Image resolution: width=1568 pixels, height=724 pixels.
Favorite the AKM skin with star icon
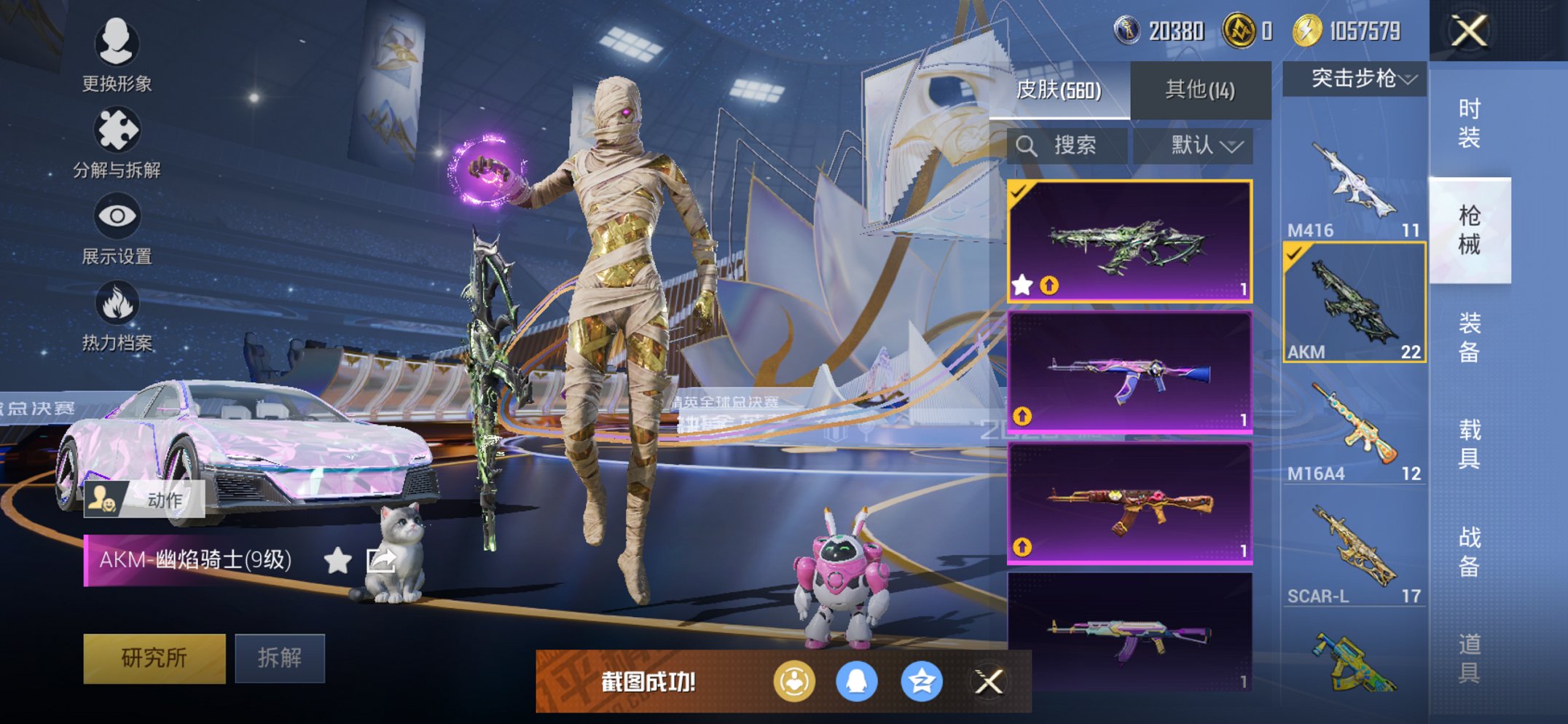point(337,560)
